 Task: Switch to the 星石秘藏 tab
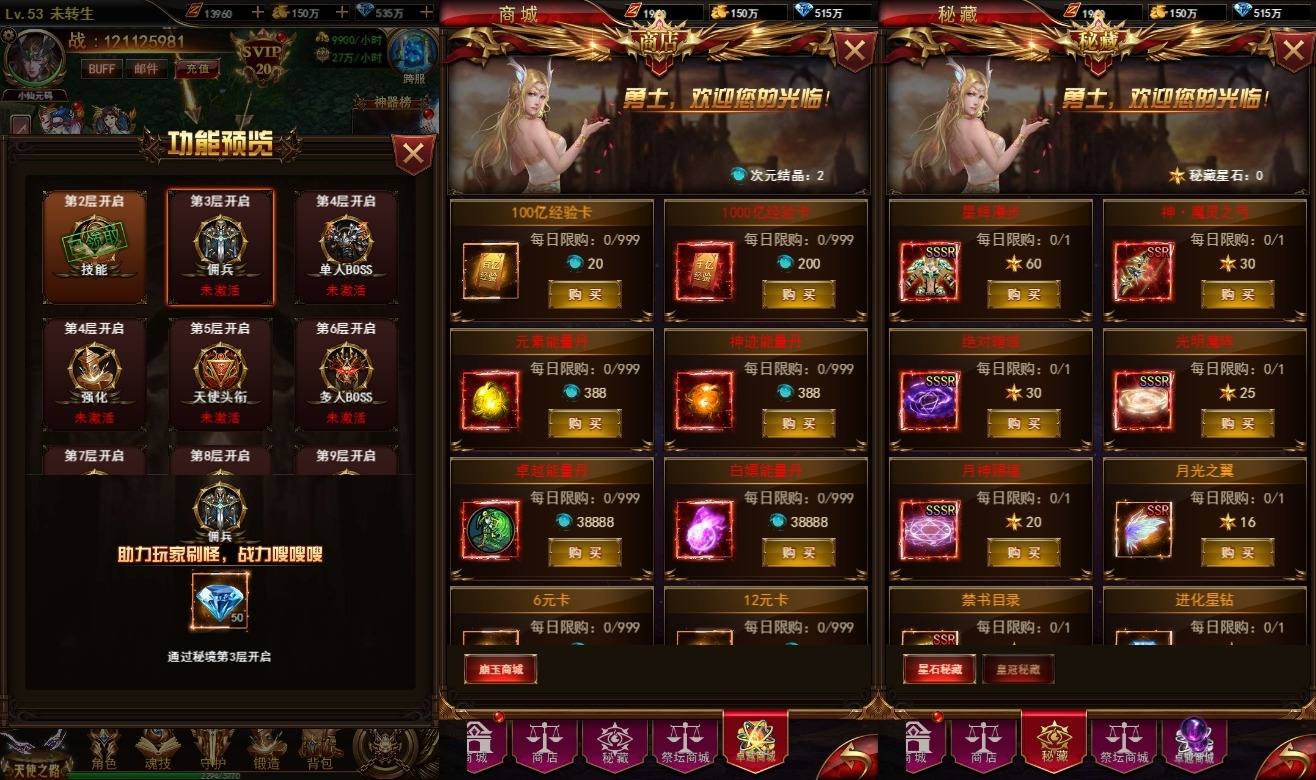point(941,669)
